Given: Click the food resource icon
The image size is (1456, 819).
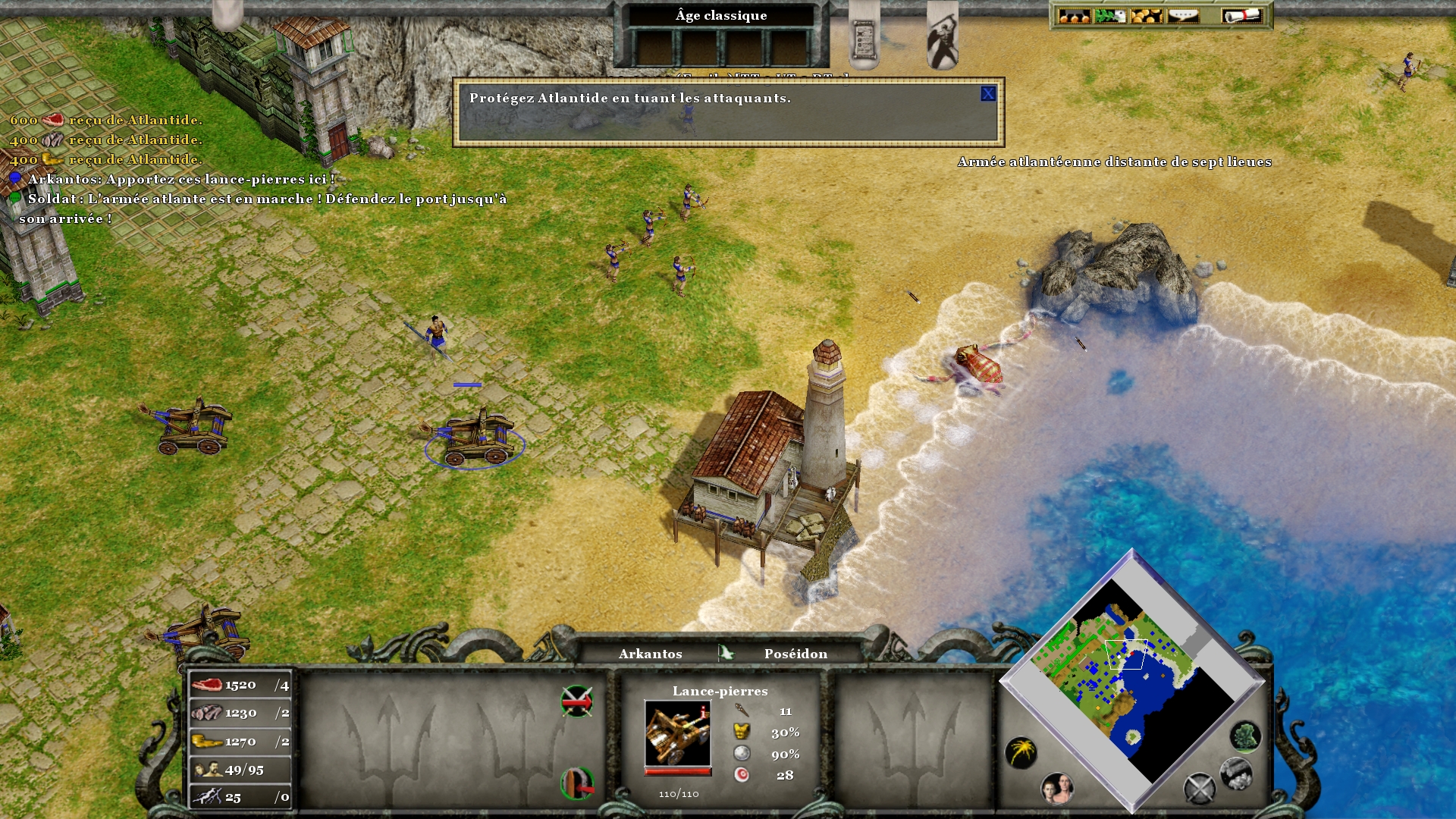Looking at the screenshot, I should (206, 685).
